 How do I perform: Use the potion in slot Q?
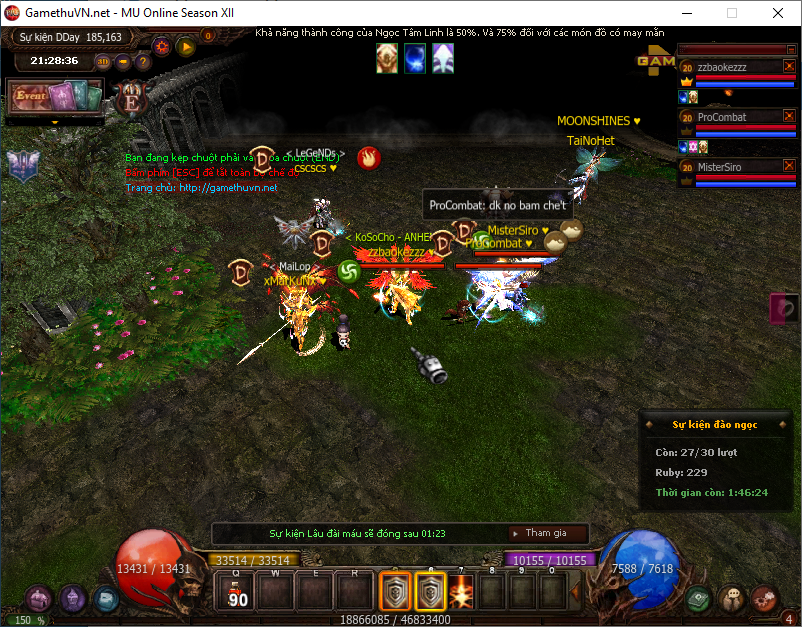click(237, 591)
